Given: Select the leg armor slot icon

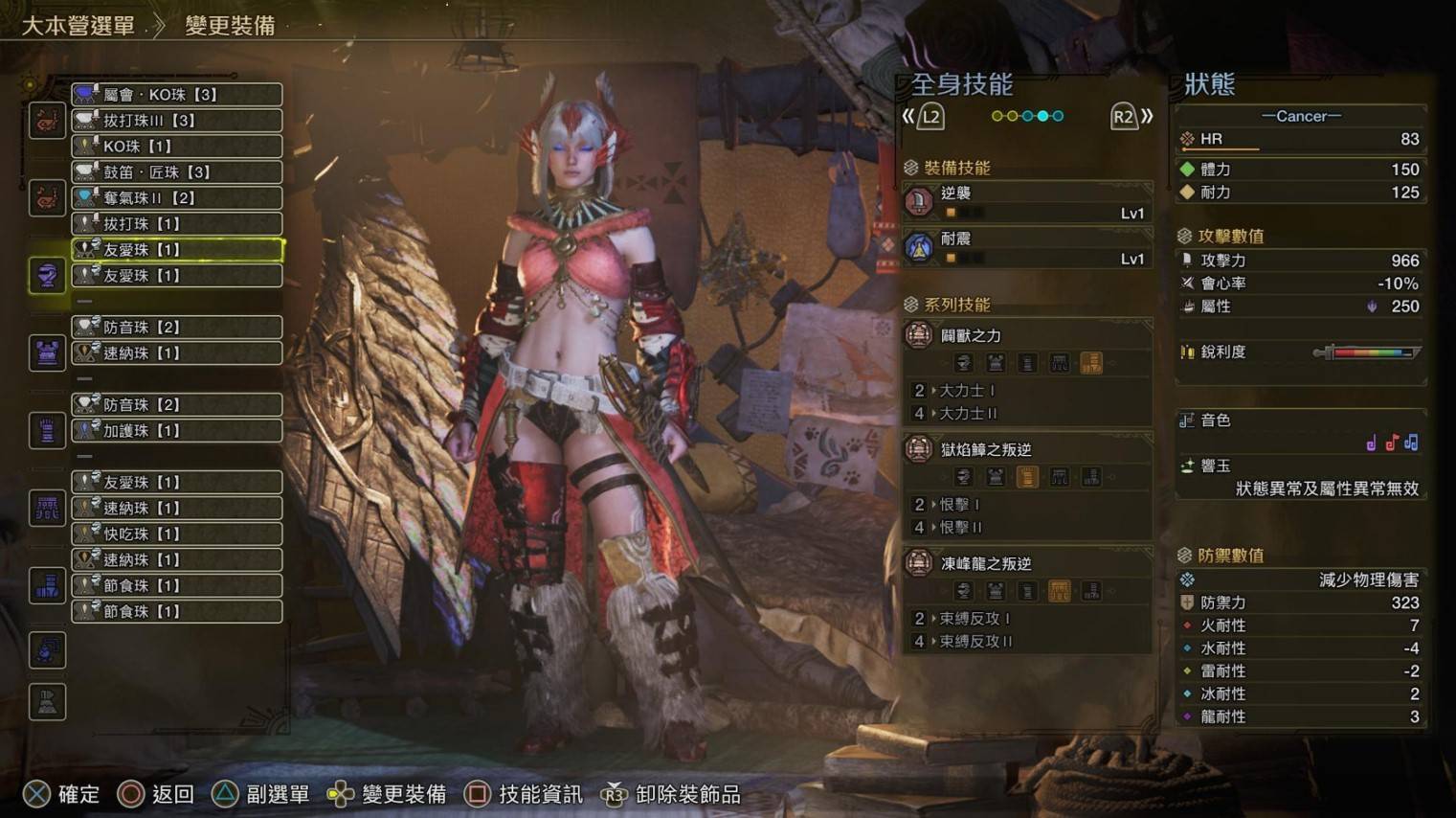Looking at the screenshot, I should coord(47,586).
